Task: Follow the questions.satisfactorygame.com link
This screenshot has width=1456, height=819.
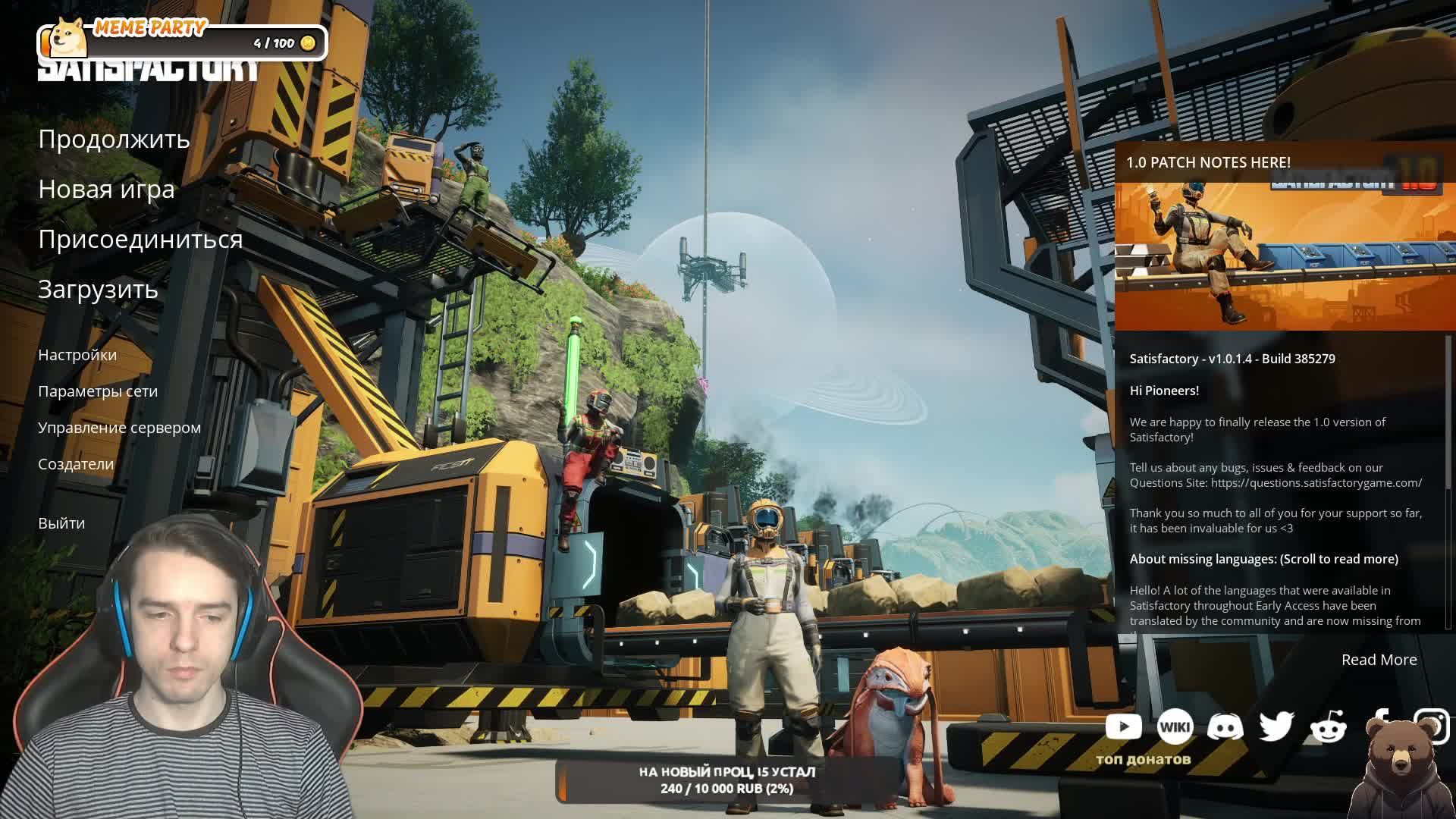Action: click(1316, 483)
